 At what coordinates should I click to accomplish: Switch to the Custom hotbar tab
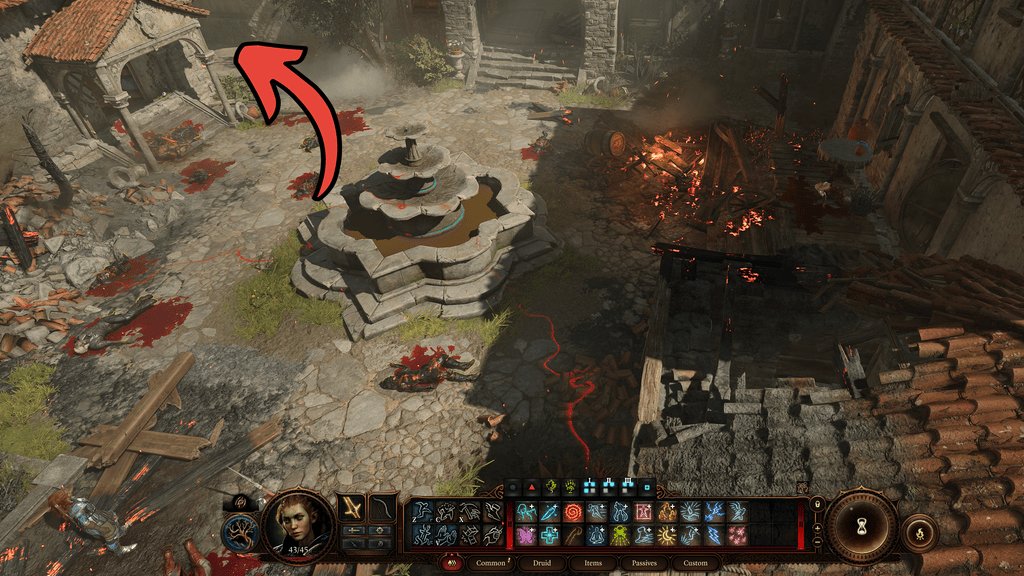(695, 563)
